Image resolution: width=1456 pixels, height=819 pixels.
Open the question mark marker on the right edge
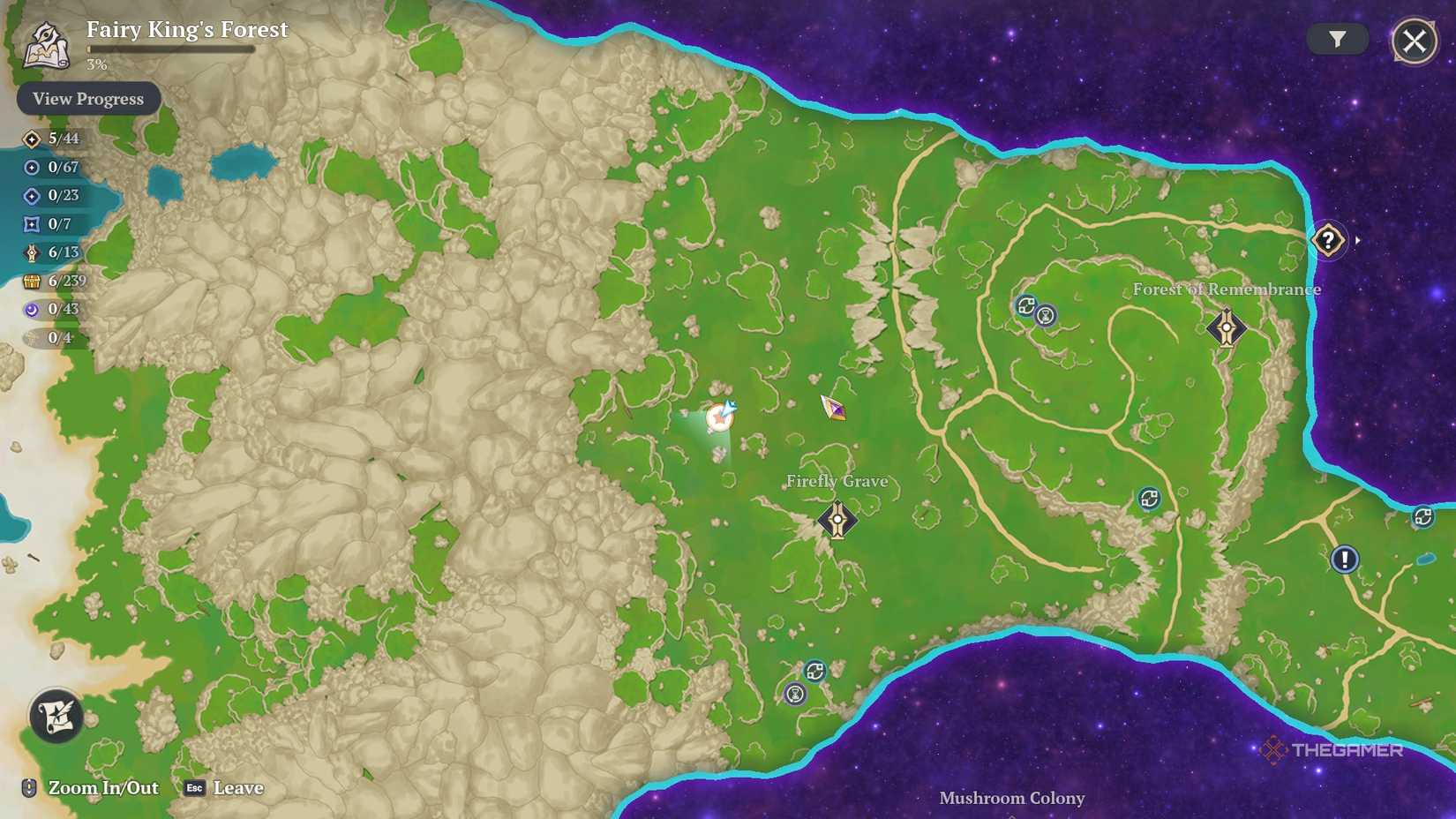click(1329, 239)
